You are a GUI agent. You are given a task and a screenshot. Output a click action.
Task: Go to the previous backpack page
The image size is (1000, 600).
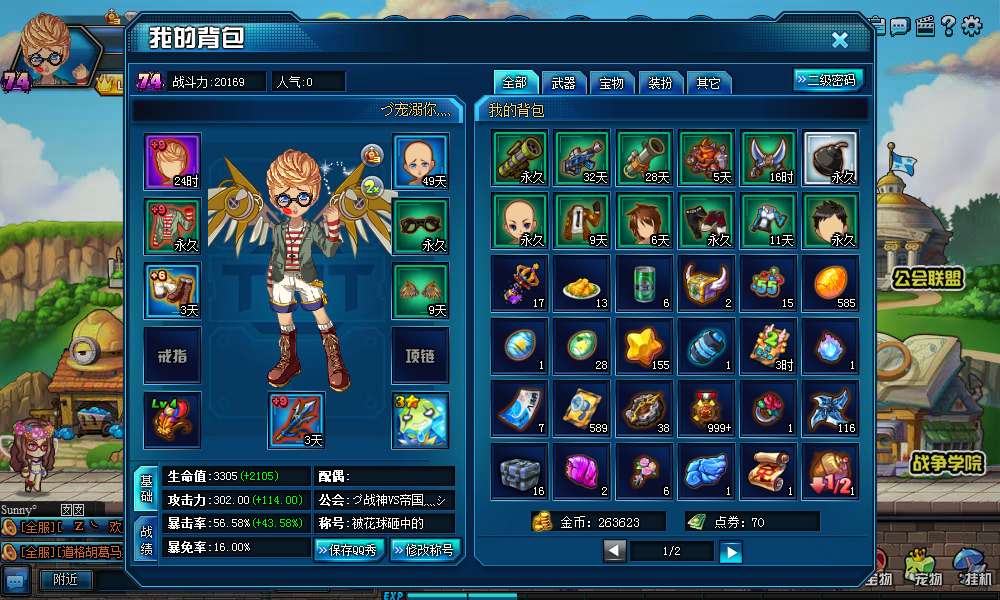point(615,551)
